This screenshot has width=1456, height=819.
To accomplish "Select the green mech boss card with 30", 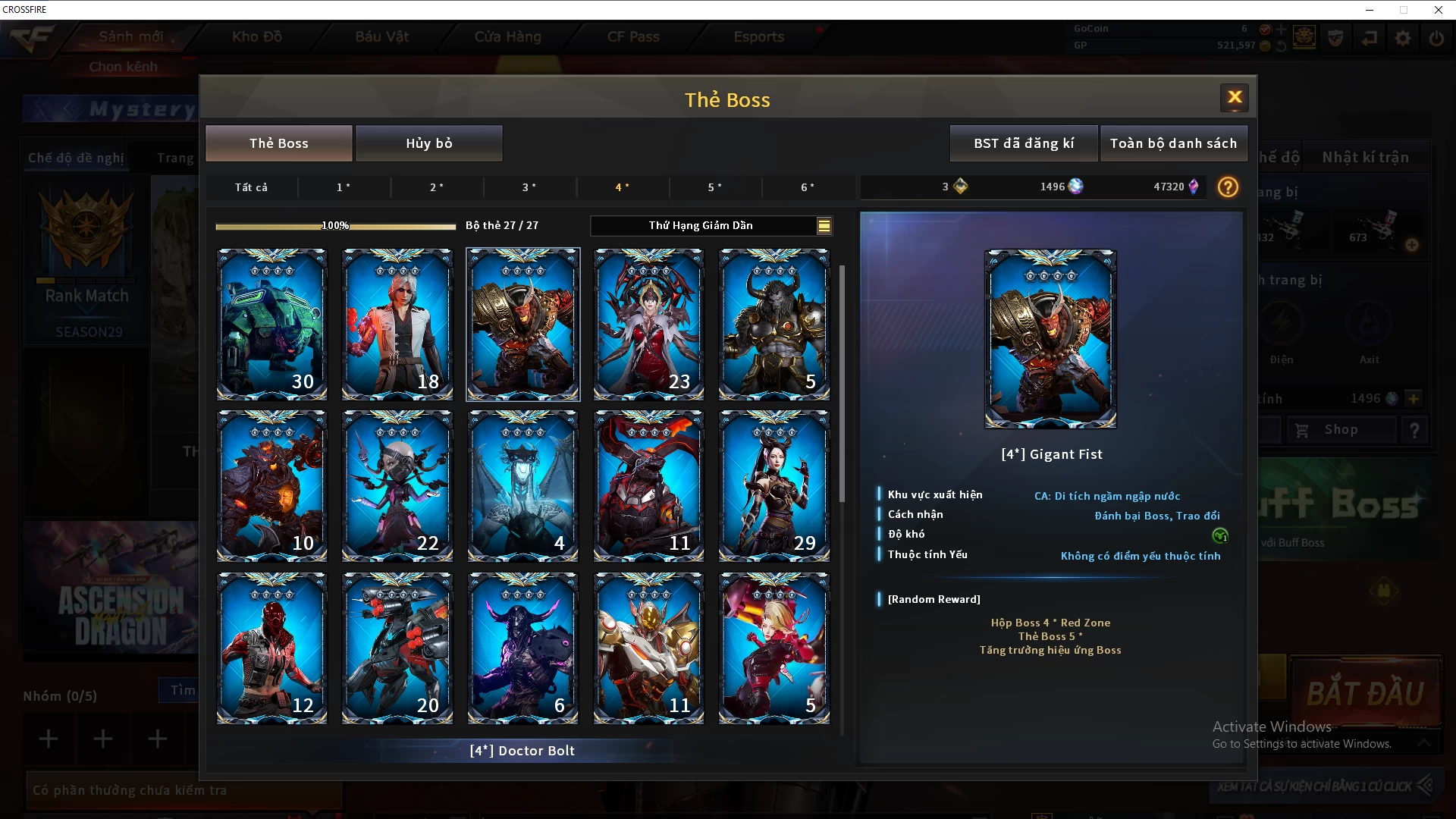I will pos(271,324).
